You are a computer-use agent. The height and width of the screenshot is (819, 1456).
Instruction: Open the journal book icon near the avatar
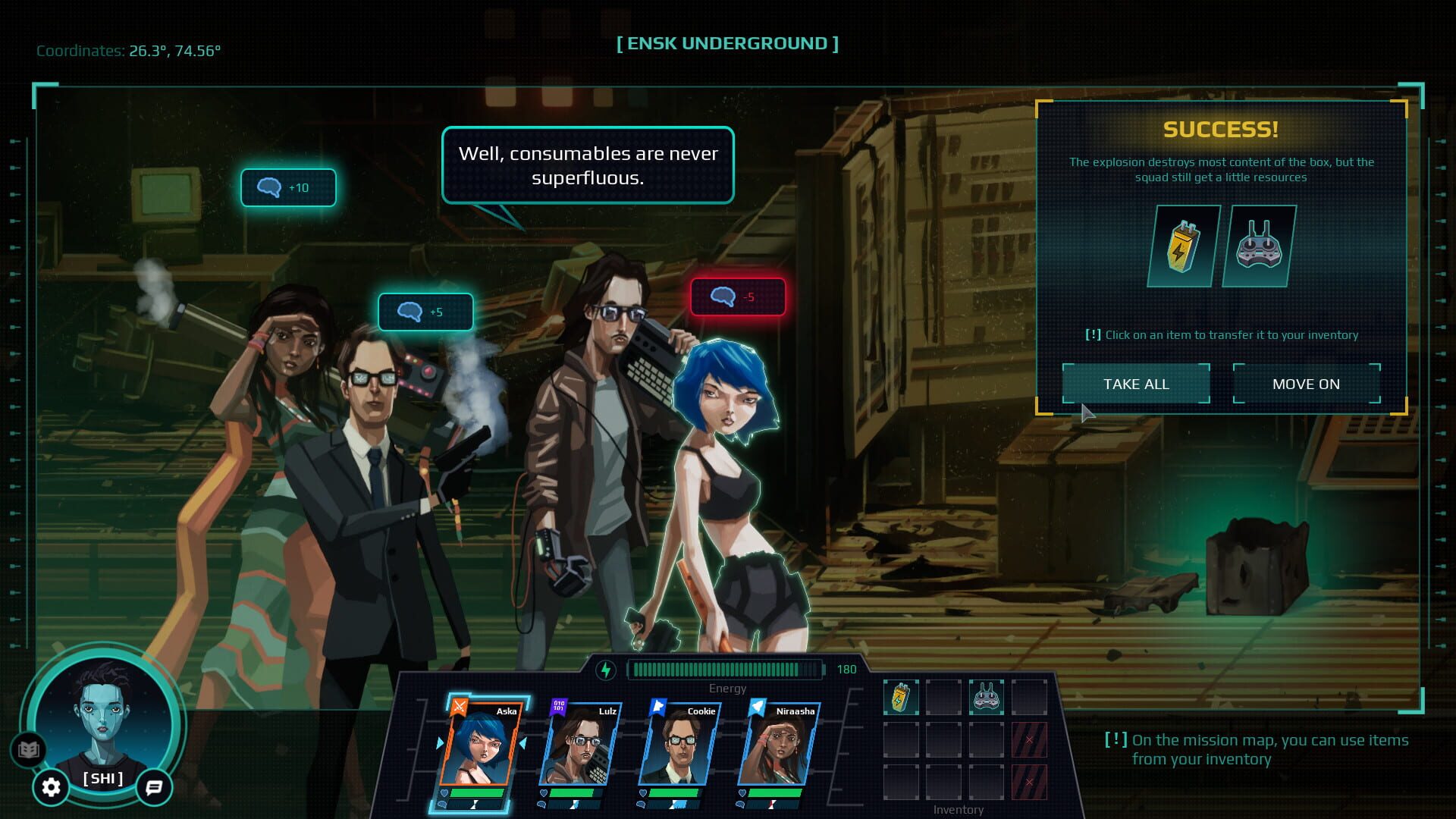[28, 749]
